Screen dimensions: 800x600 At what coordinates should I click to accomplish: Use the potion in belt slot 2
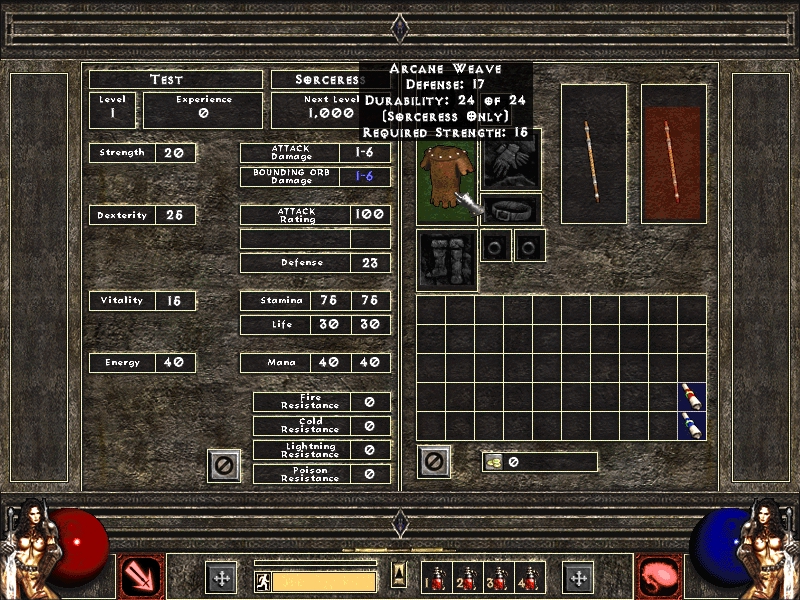pos(466,577)
